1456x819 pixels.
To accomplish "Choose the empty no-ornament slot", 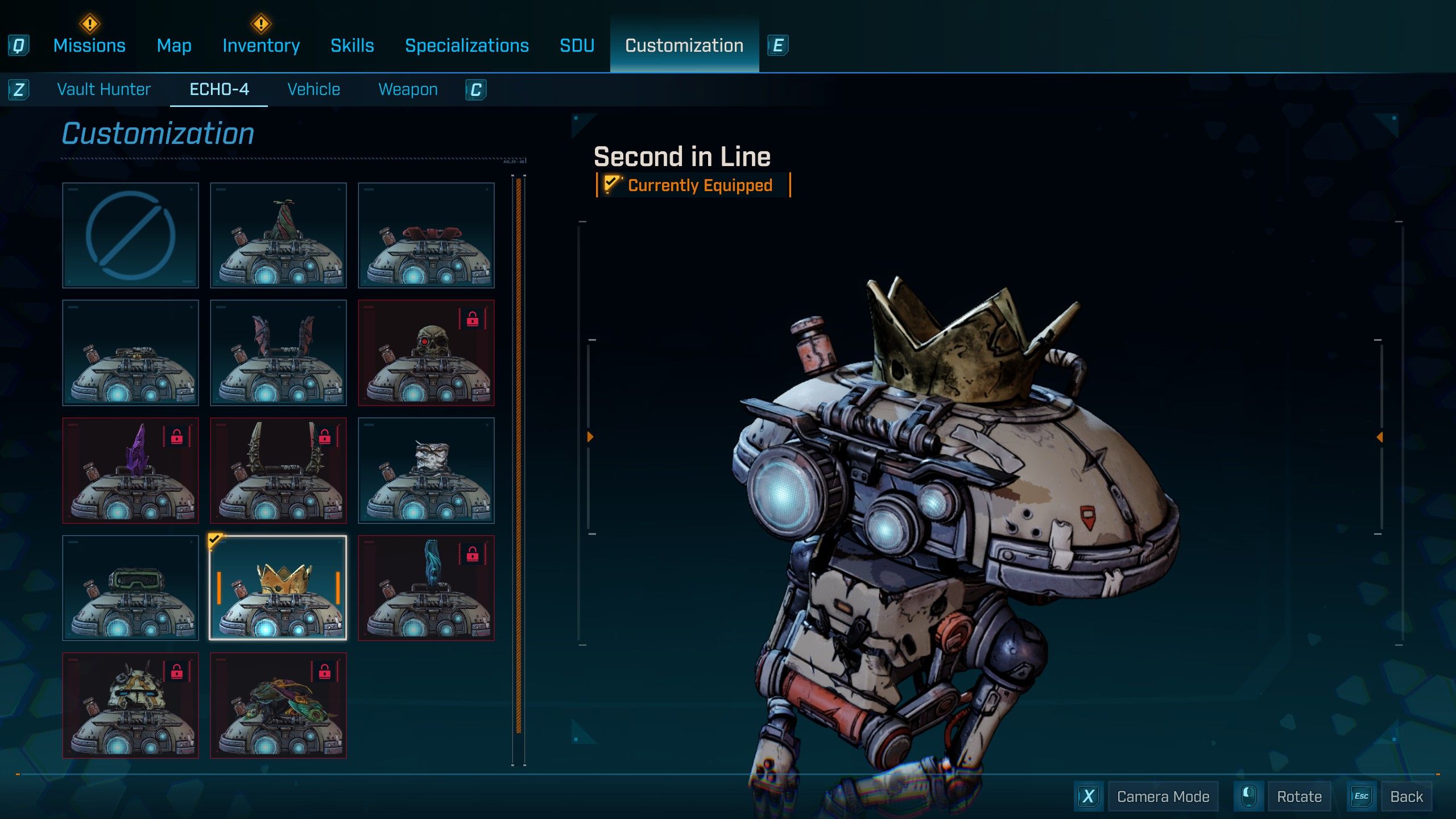I will coord(130,235).
